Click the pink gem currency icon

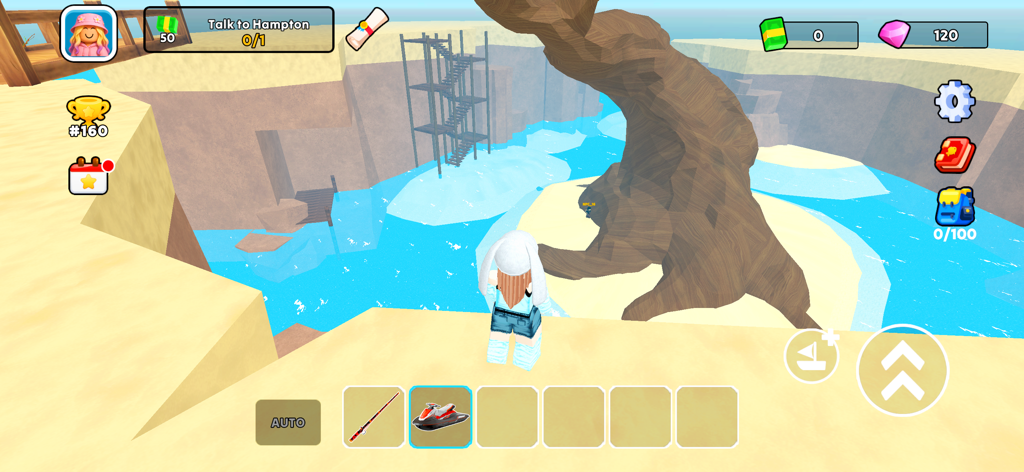click(894, 35)
